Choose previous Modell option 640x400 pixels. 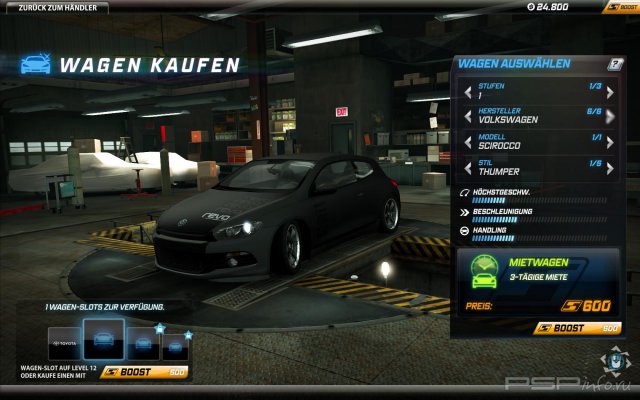pyautogui.click(x=467, y=143)
